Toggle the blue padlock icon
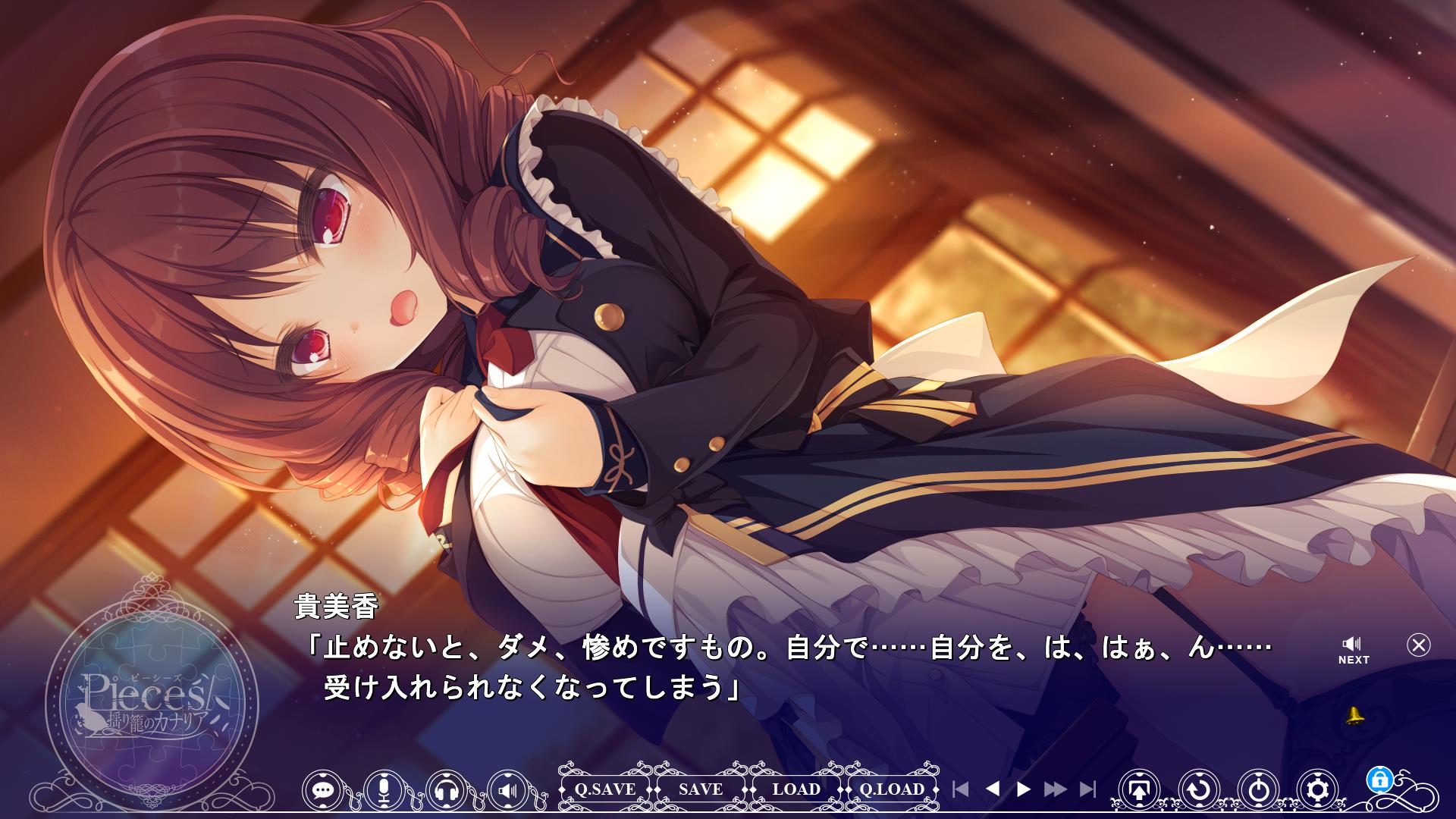Image resolution: width=1456 pixels, height=819 pixels. click(x=1379, y=779)
